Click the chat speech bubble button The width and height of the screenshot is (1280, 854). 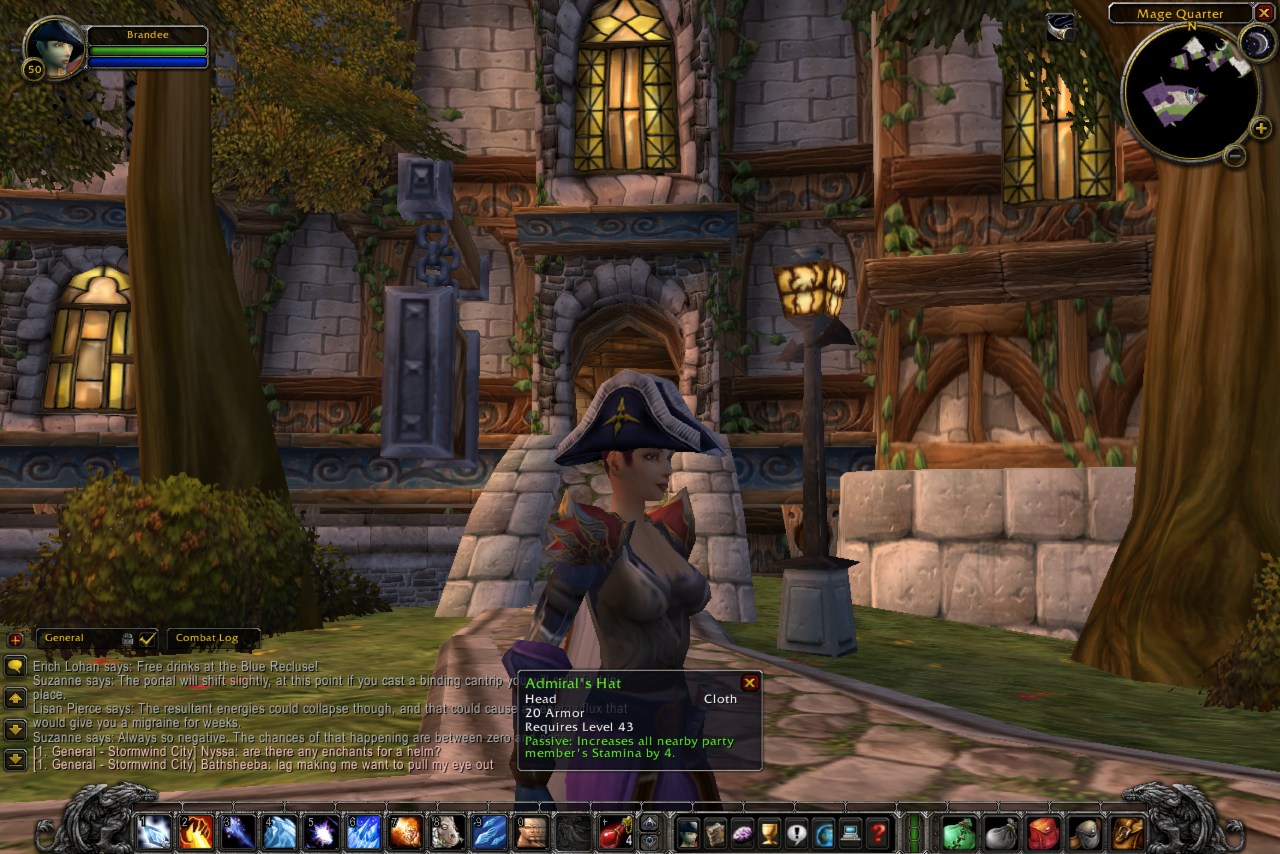(x=15, y=666)
